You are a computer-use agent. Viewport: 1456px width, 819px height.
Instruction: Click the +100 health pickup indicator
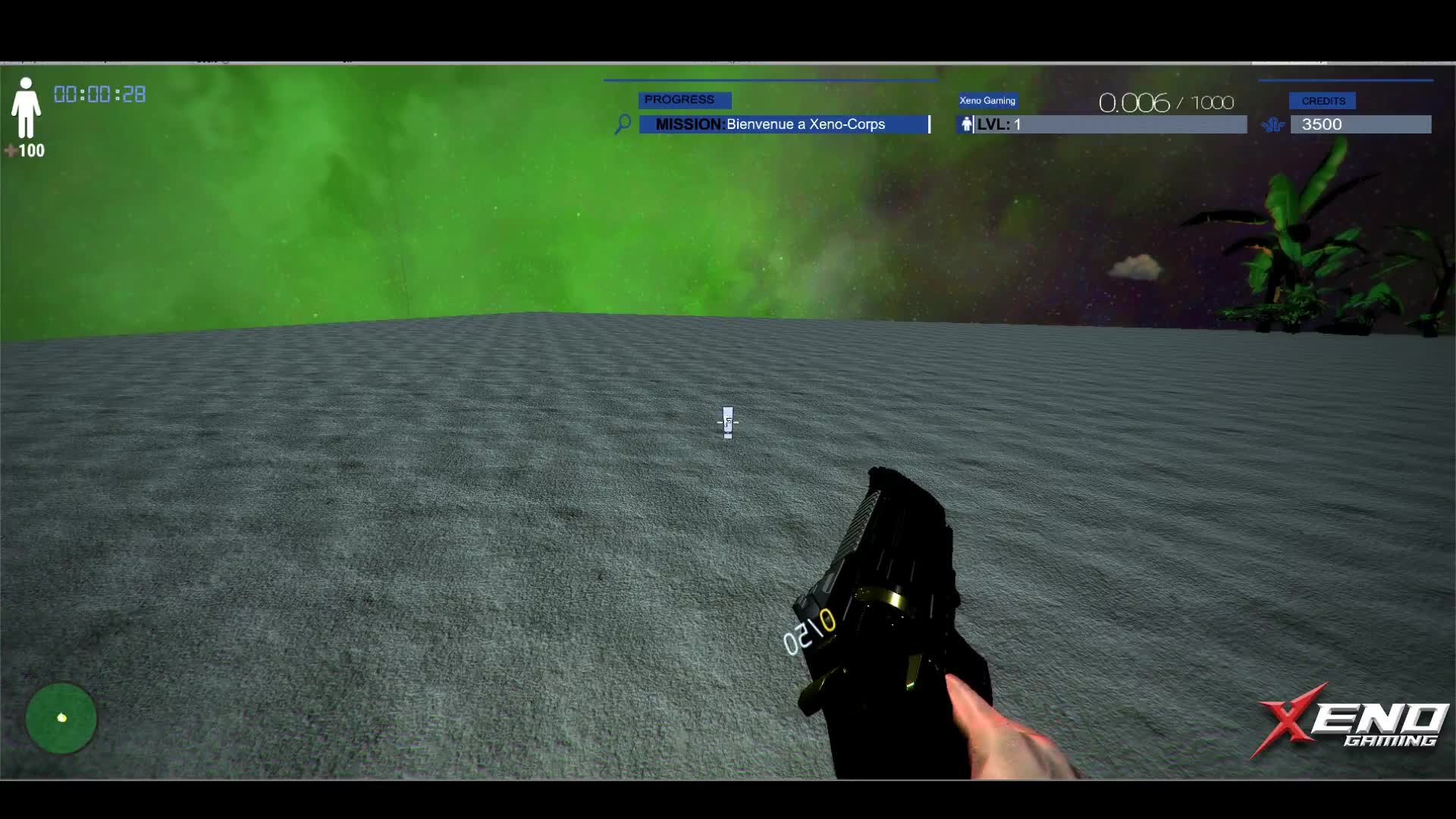pyautogui.click(x=25, y=151)
